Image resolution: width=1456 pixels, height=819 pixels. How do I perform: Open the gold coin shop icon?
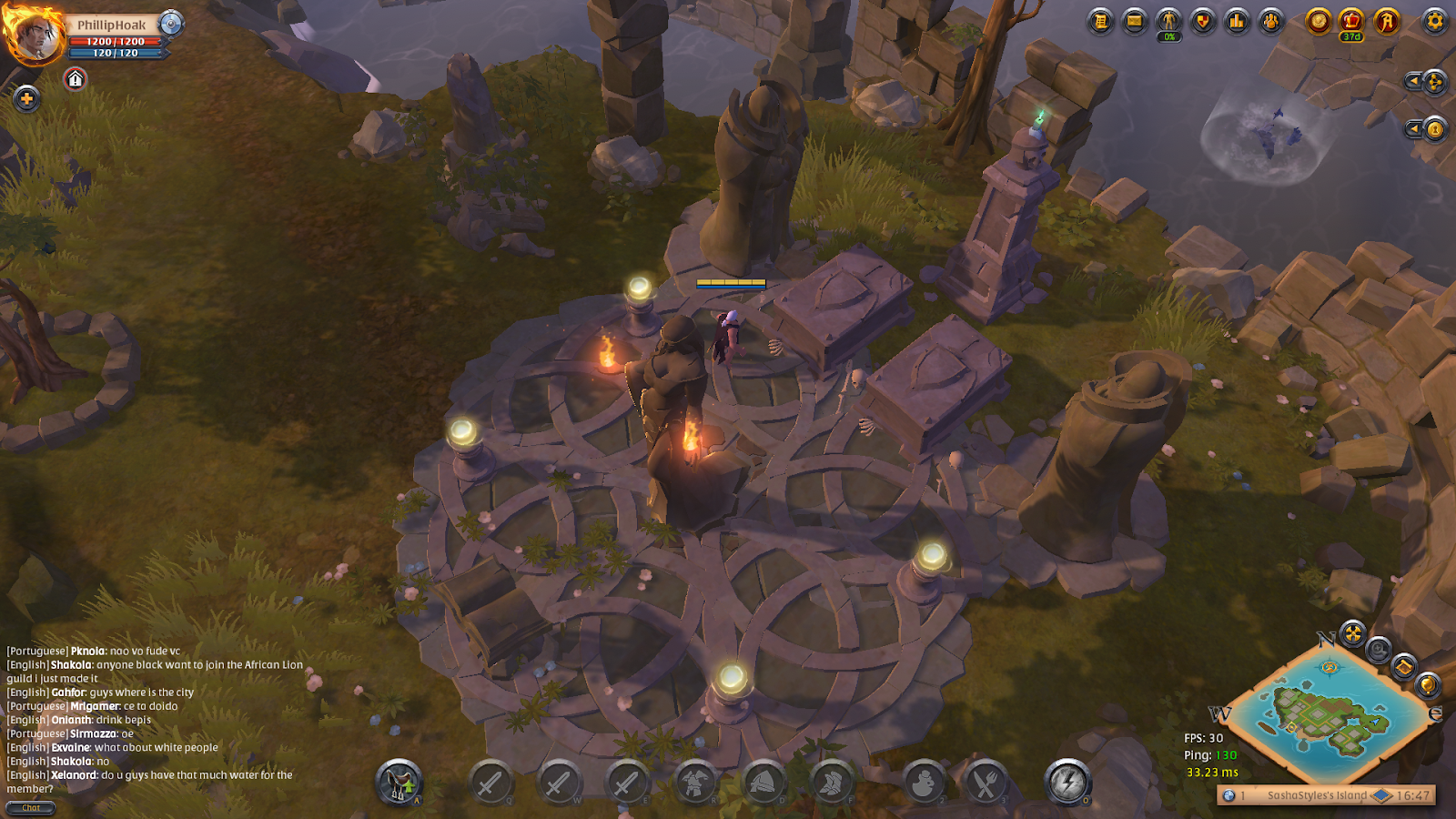1318,21
